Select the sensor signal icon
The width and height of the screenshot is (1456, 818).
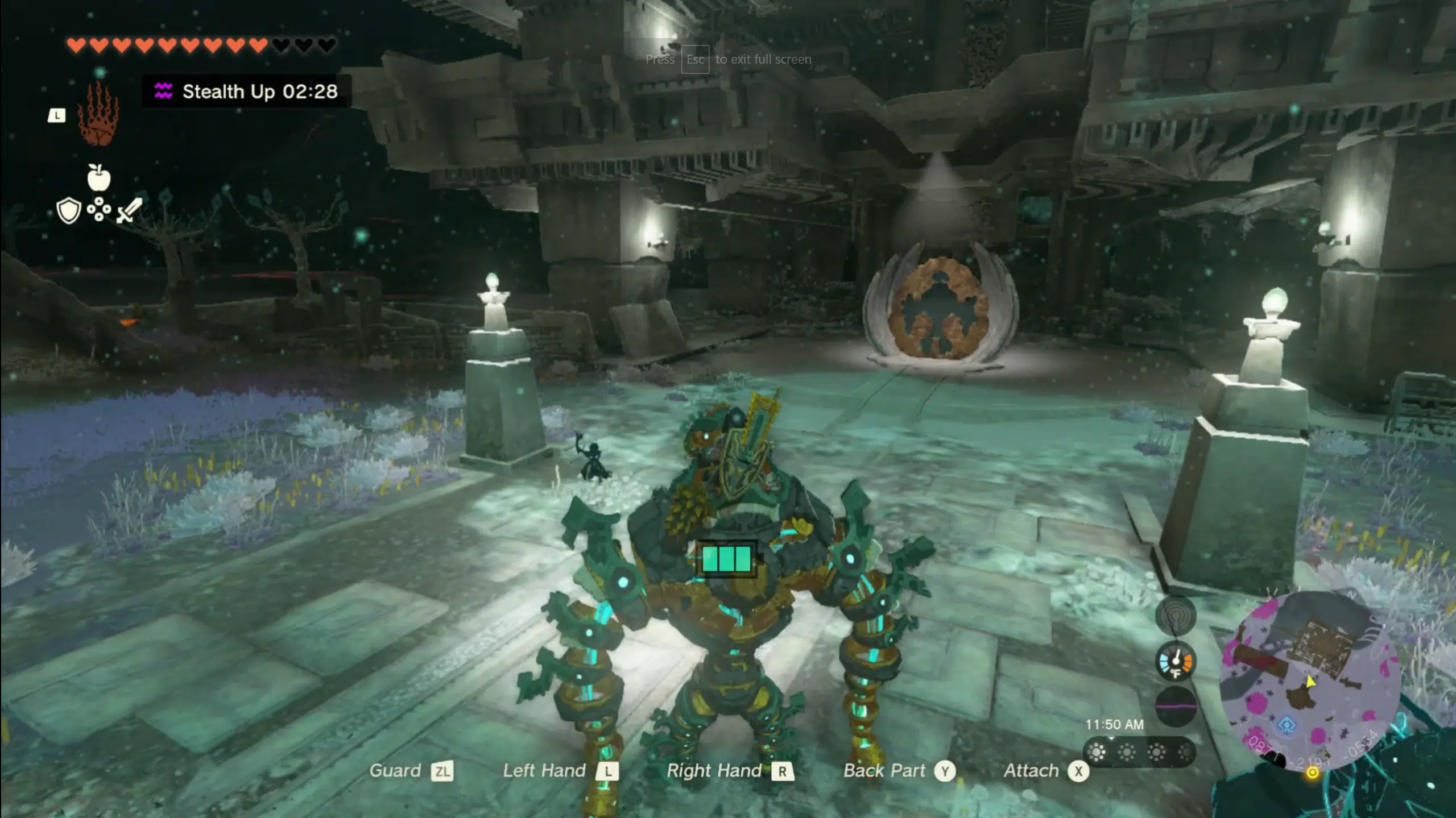(1175, 616)
